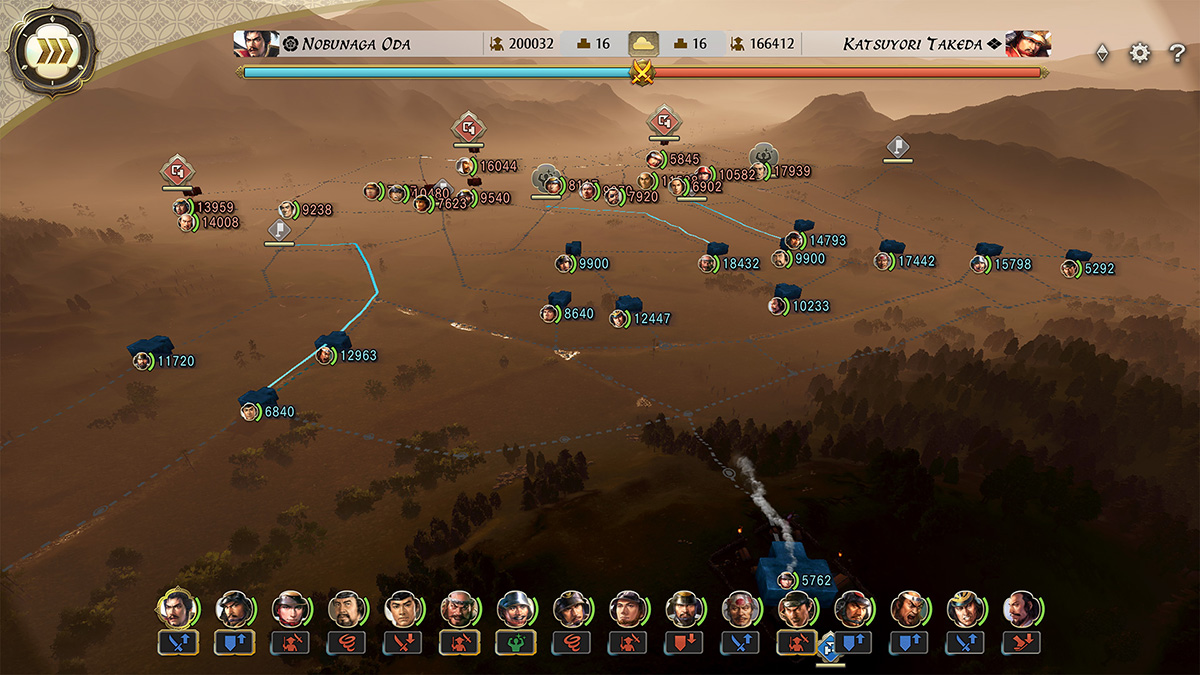Select the allied unit with 5292 troops
Screen dimensions: 1200x675
1070,268
